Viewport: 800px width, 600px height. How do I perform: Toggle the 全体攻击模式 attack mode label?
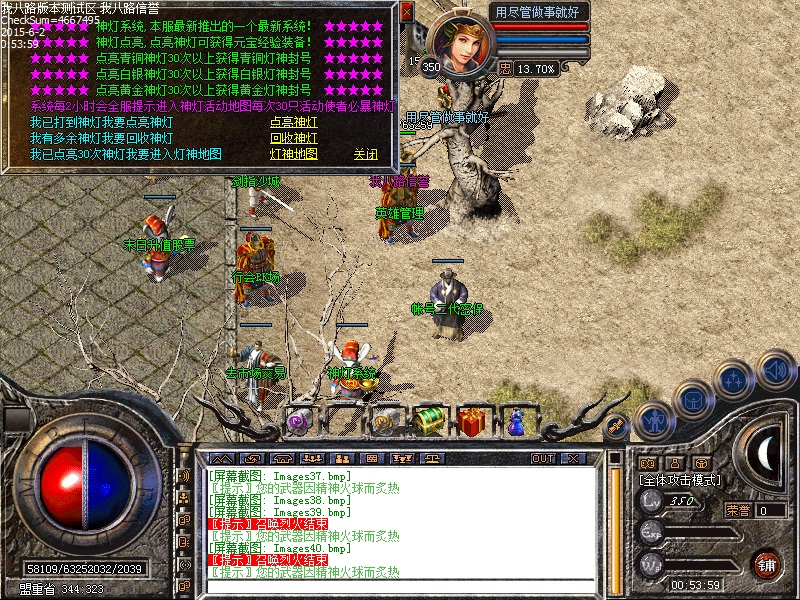[681, 480]
